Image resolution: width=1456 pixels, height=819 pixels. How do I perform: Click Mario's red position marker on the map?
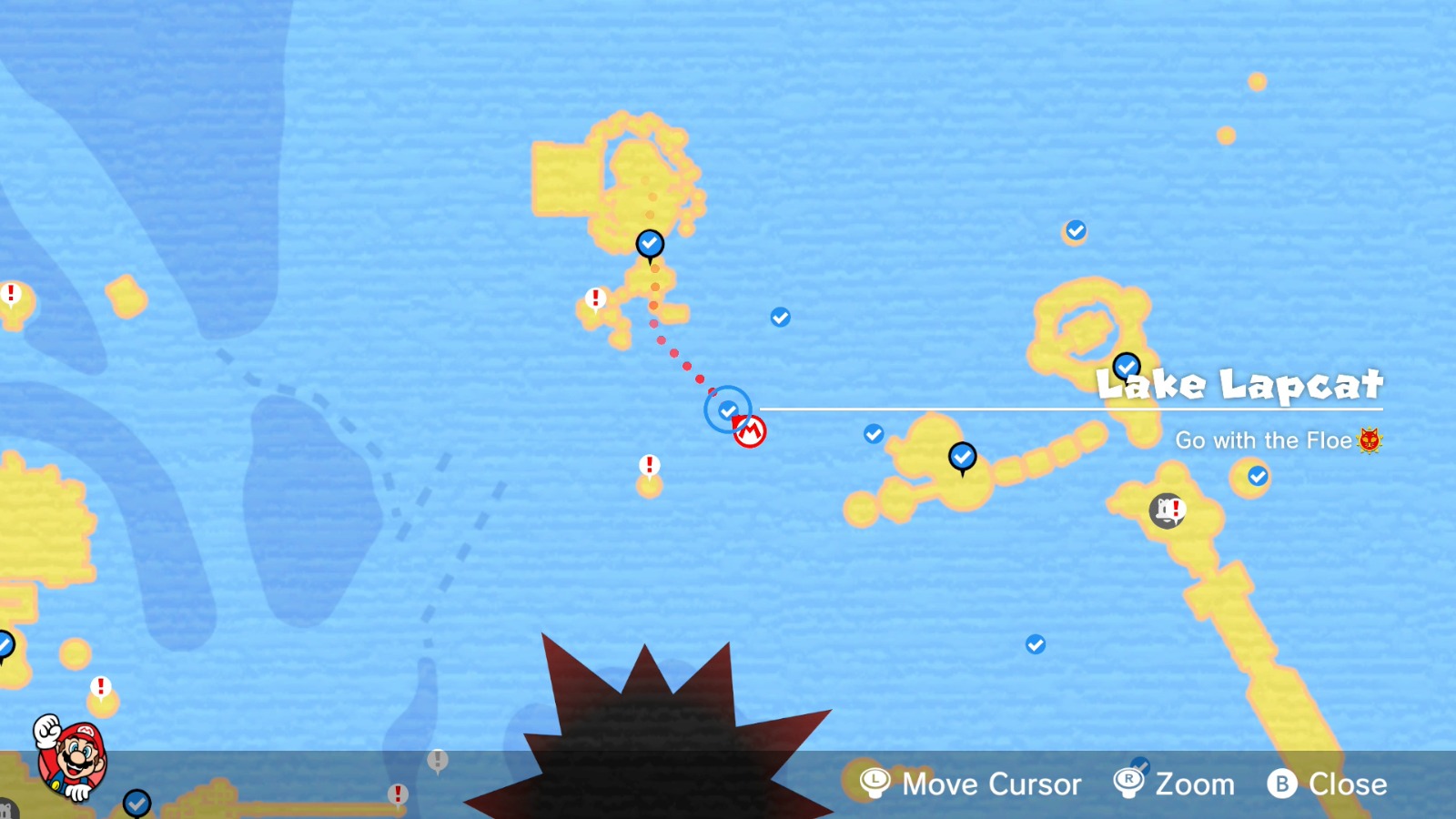749,430
